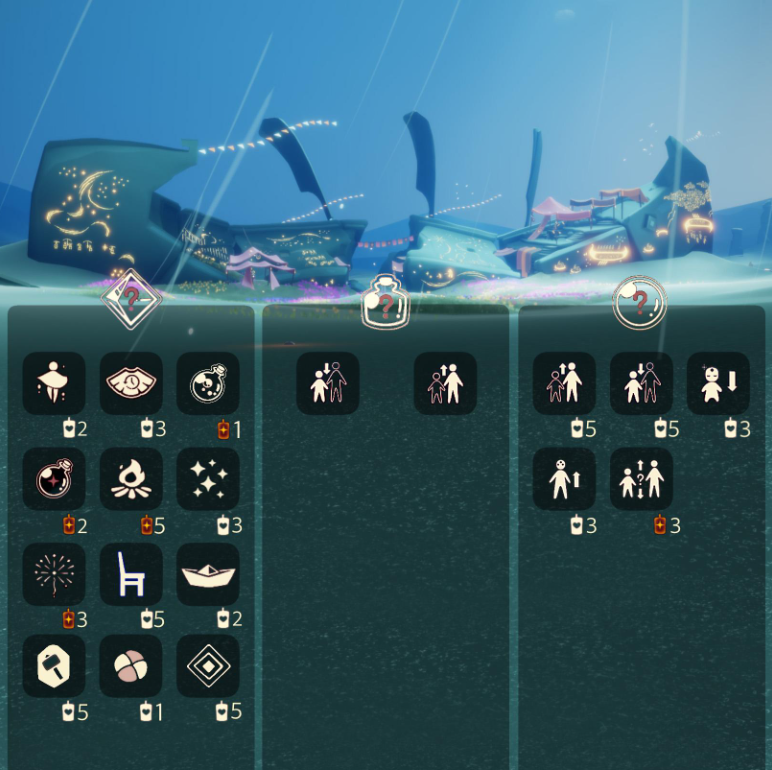Buy the potion with clock and bubbles
The height and width of the screenshot is (770, 772).
(x=208, y=383)
